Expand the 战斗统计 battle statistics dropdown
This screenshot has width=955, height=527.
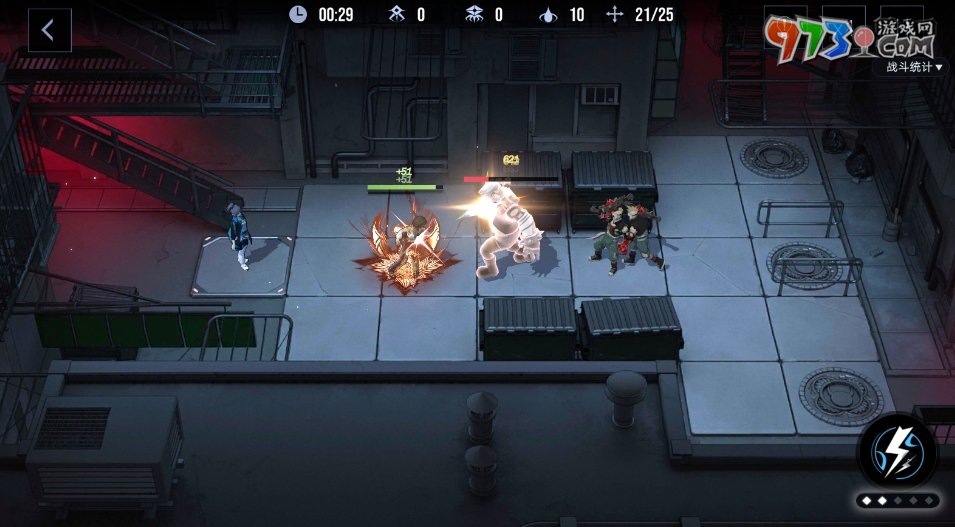(x=914, y=67)
